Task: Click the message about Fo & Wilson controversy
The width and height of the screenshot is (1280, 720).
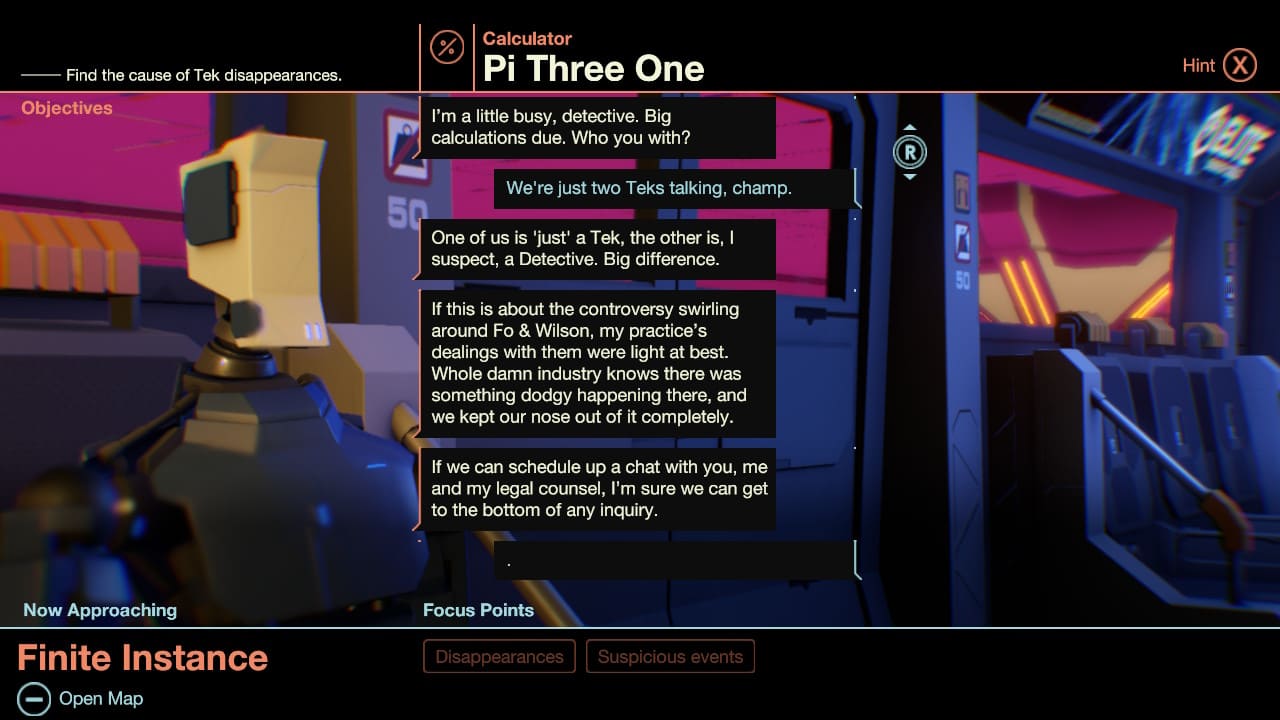Action: (598, 363)
